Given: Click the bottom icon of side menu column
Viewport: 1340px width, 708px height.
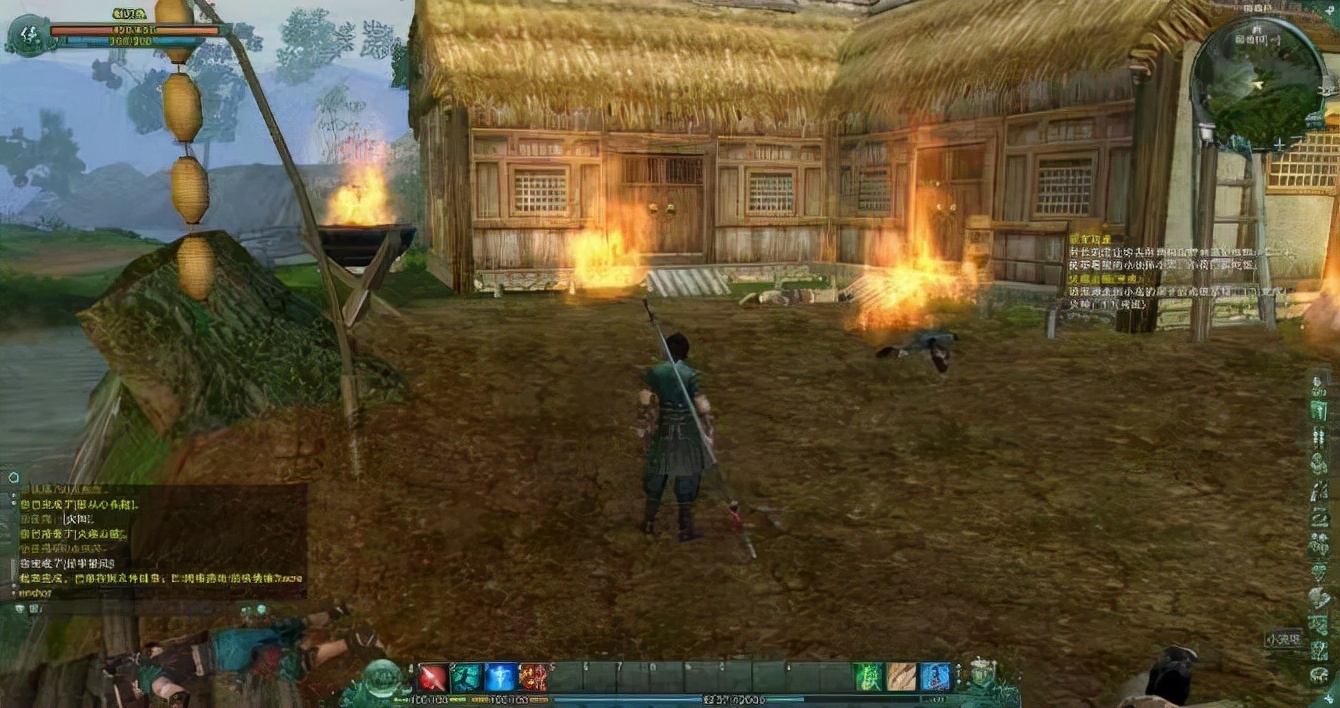Looking at the screenshot, I should [x=1319, y=675].
